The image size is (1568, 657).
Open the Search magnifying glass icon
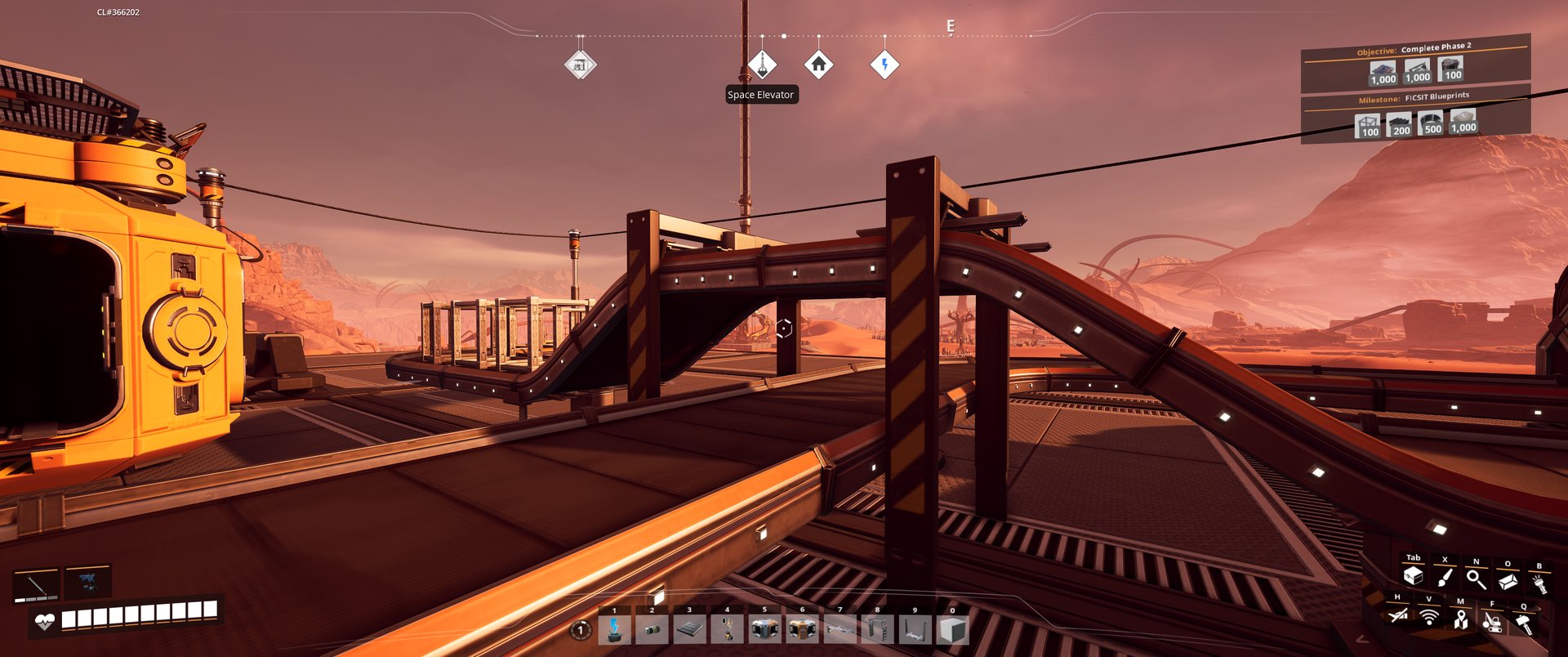coord(1477,580)
